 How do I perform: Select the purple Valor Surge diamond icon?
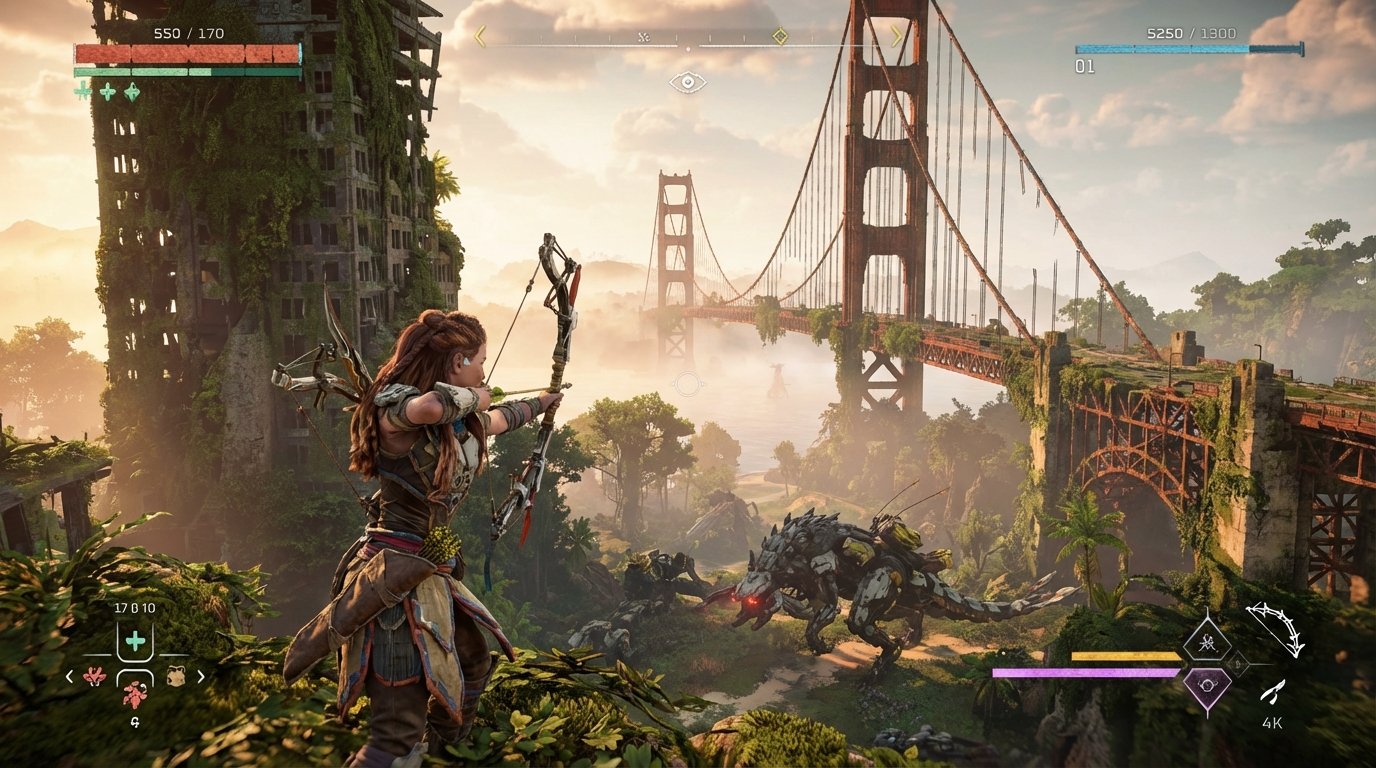1206,686
